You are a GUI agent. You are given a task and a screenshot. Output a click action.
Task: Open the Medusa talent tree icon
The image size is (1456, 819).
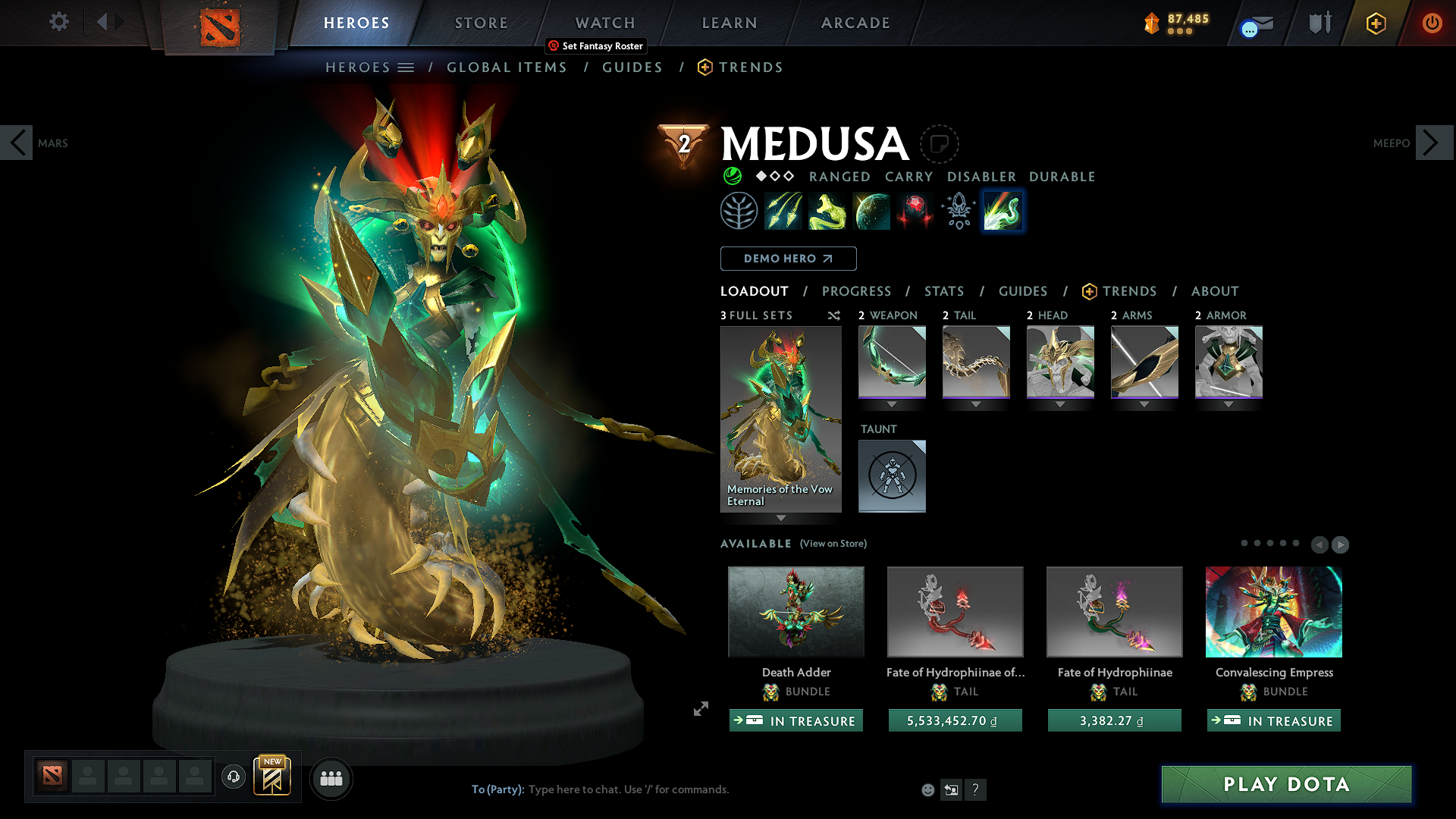pos(739,211)
